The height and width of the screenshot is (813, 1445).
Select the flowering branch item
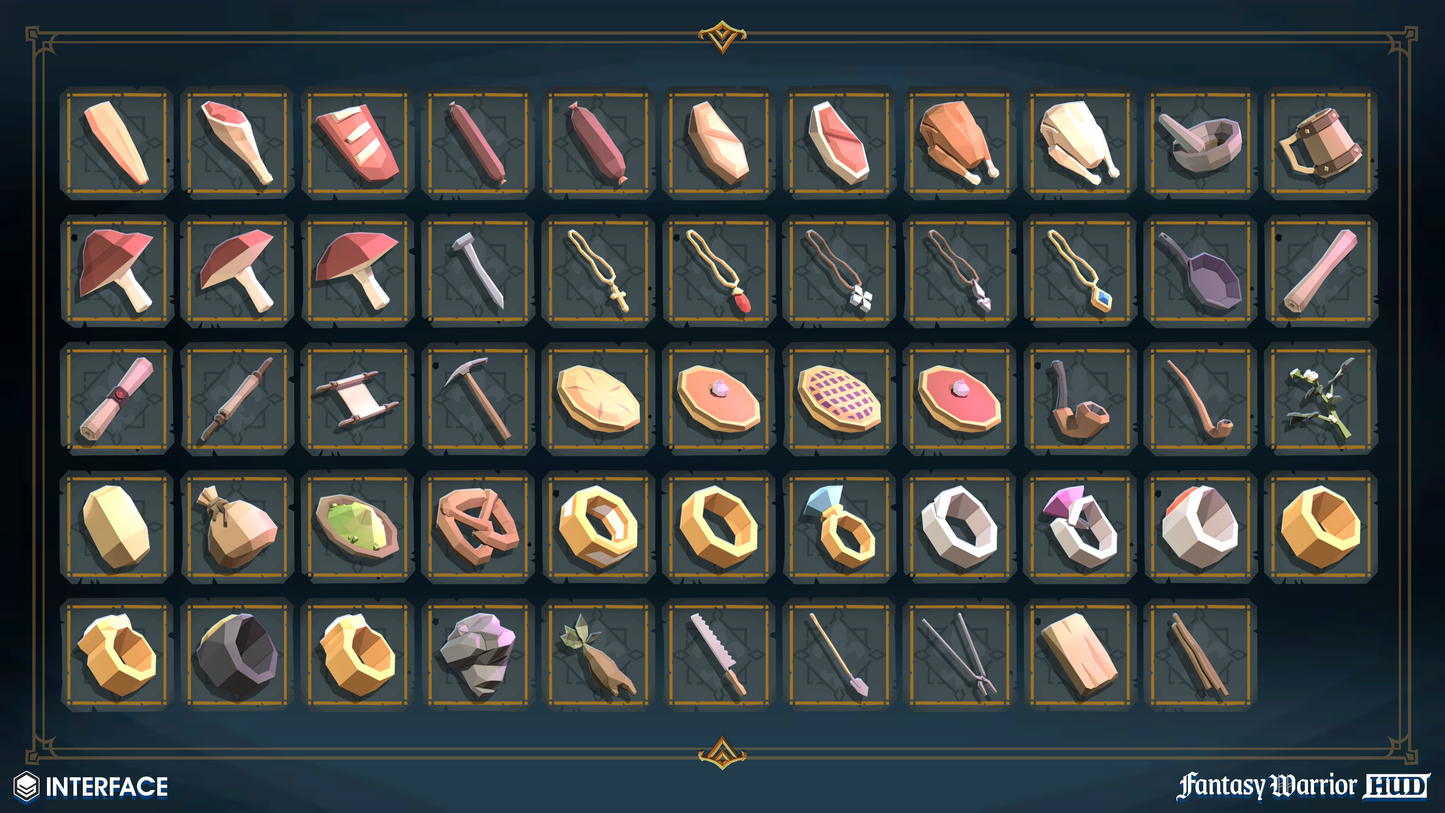[1320, 399]
